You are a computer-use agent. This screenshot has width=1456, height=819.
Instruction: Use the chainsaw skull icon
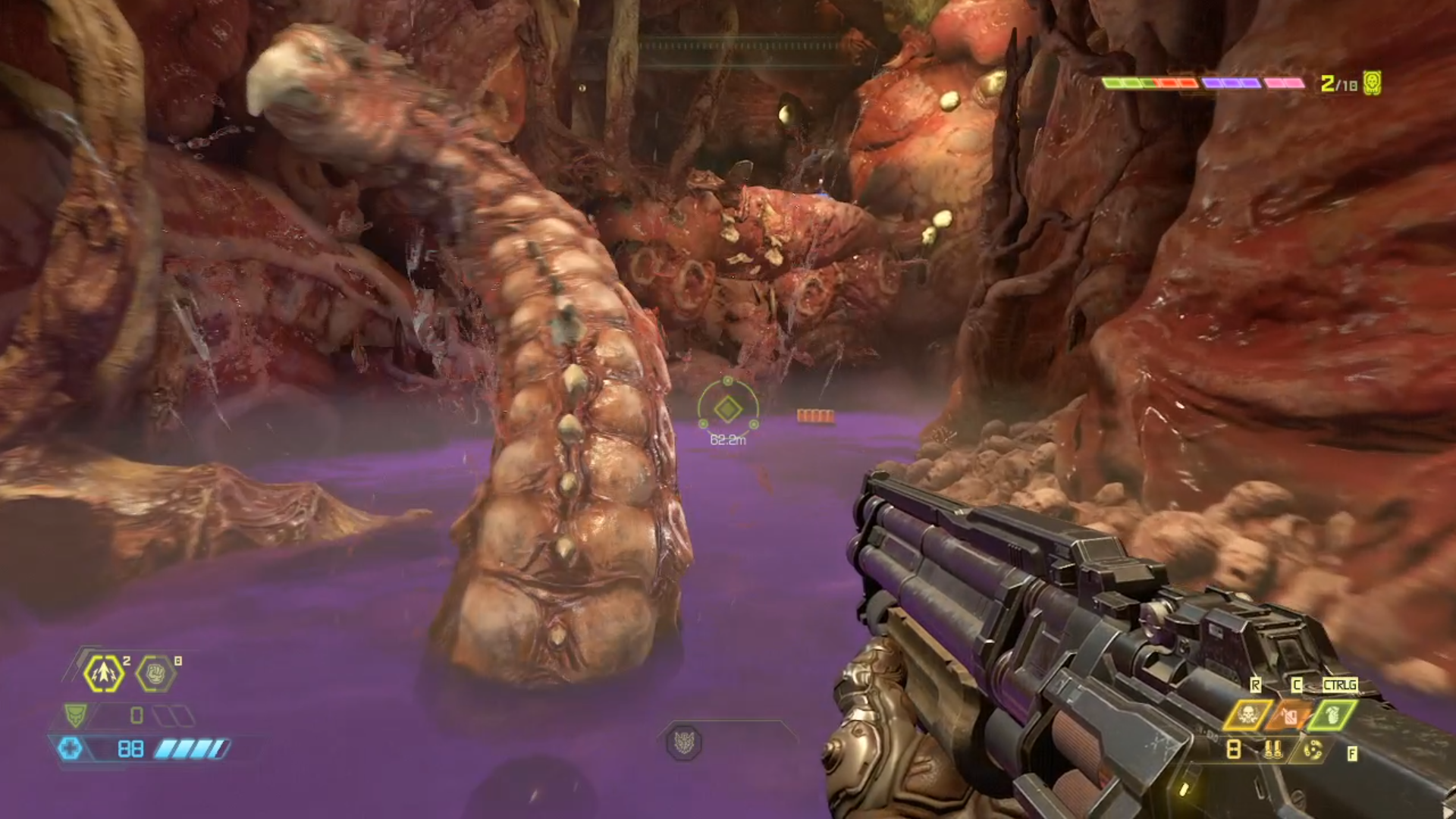[1247, 714]
